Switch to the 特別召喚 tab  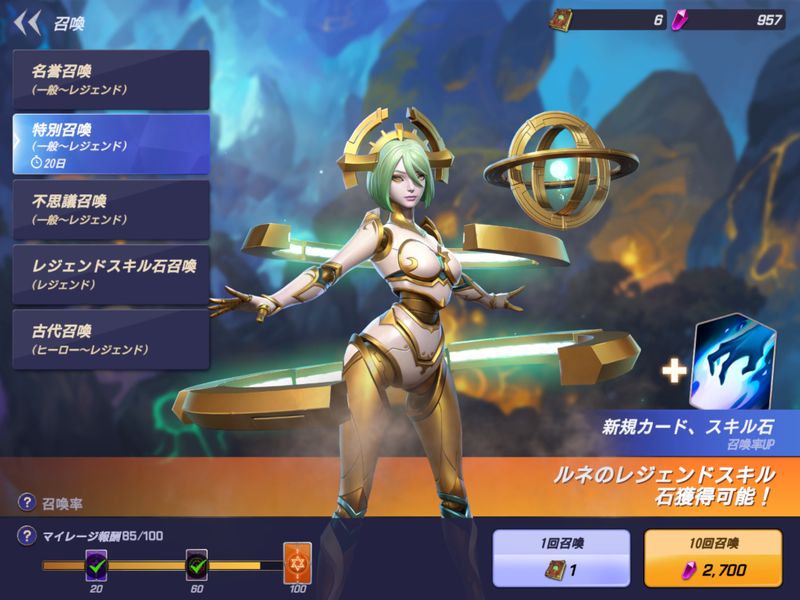(110, 143)
